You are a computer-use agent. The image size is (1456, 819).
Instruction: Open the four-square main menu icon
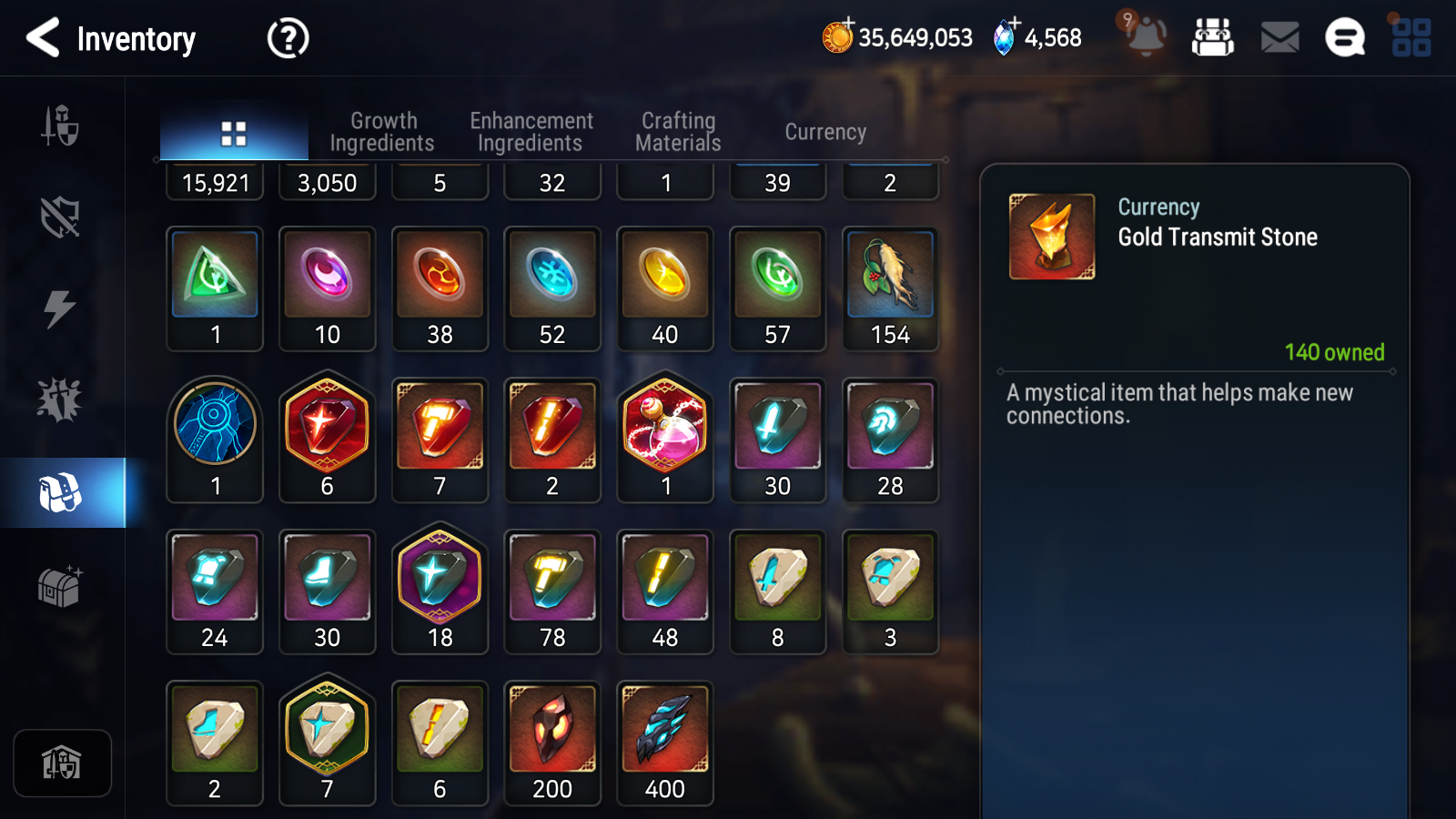point(1411,38)
